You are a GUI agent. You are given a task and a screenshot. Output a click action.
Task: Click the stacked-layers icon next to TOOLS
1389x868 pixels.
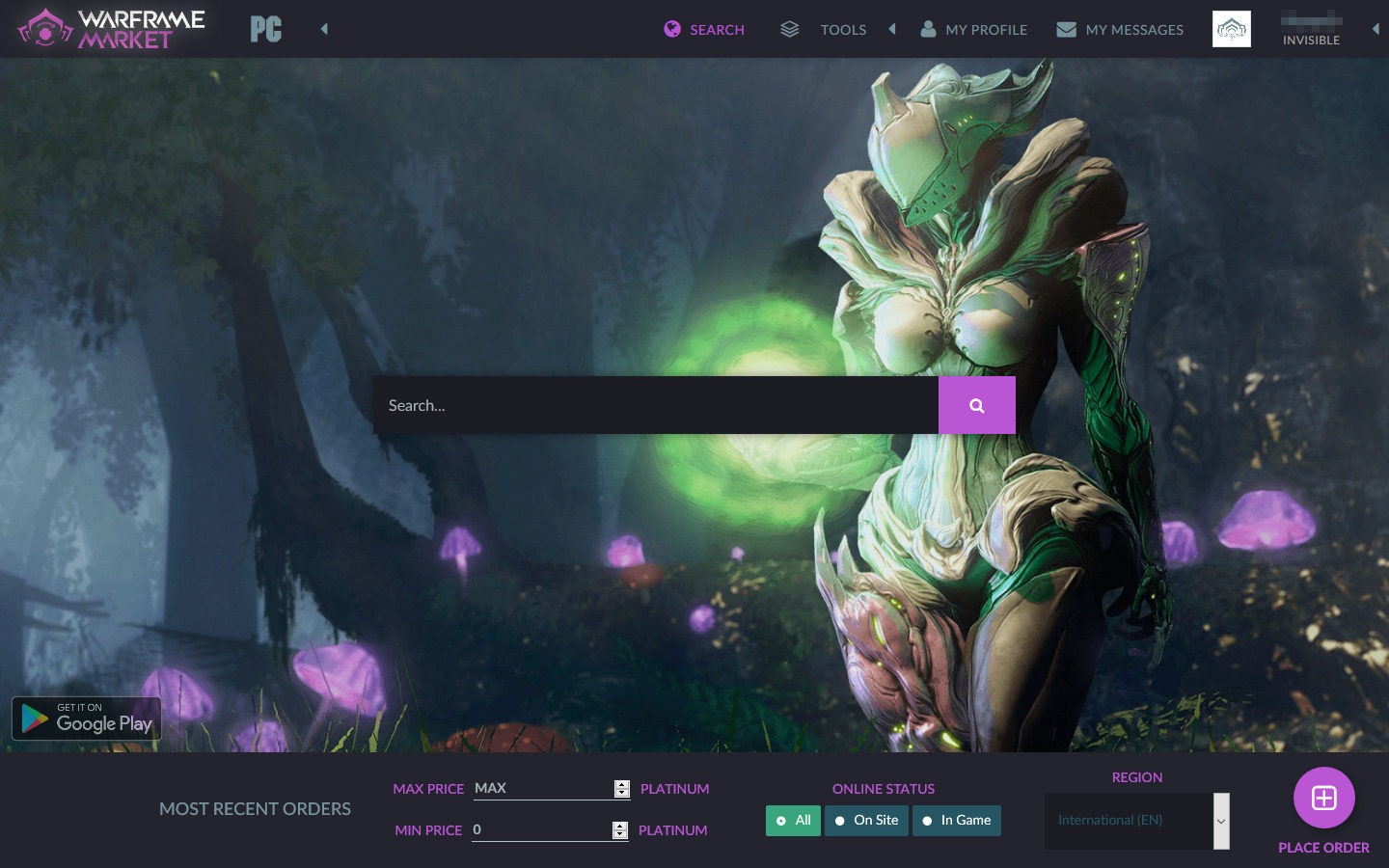(x=789, y=29)
